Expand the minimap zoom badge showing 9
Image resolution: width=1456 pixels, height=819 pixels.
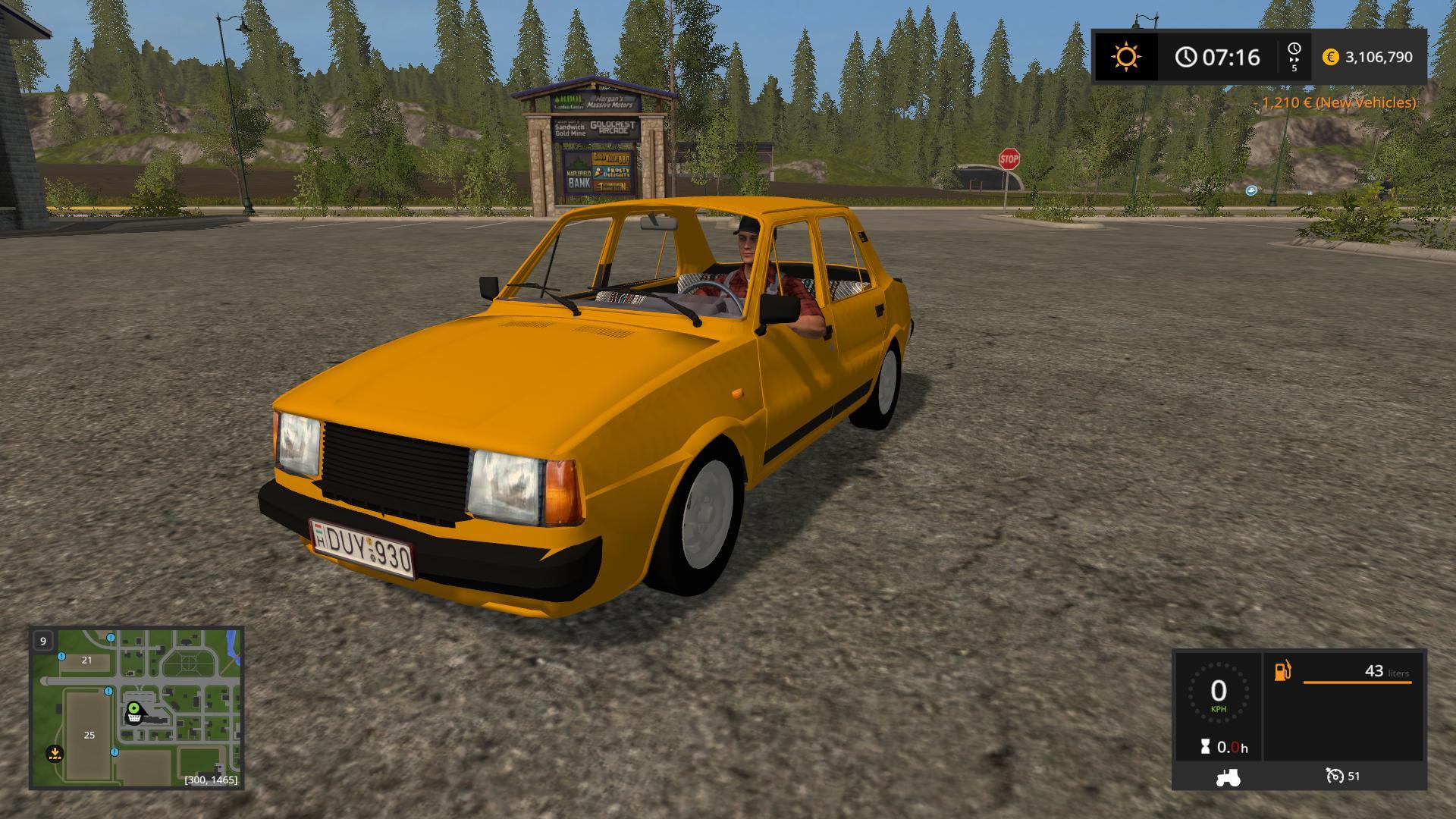42,639
